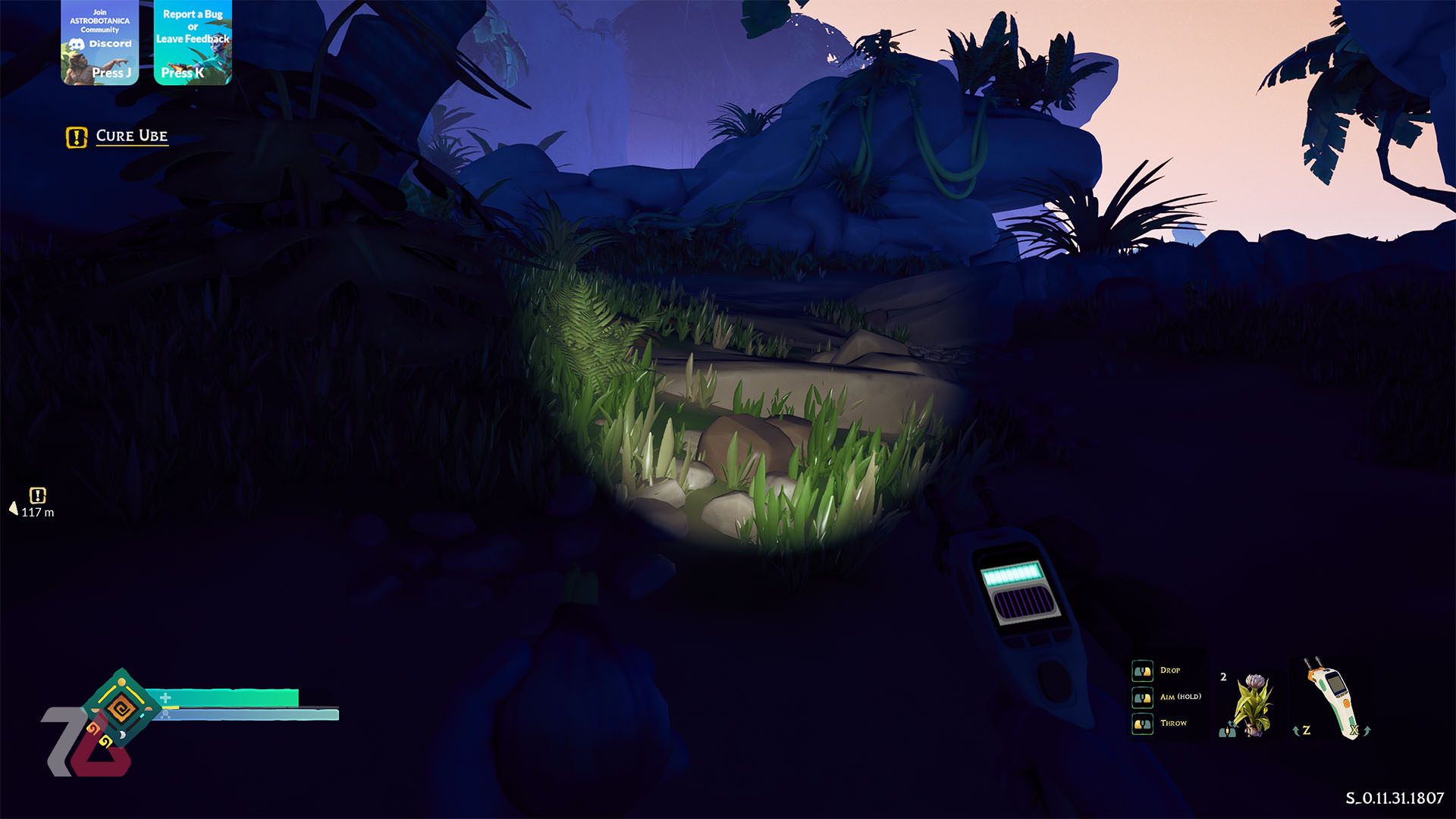Select the flowering plant item slot
The width and height of the screenshot is (1456, 819).
tap(1250, 703)
